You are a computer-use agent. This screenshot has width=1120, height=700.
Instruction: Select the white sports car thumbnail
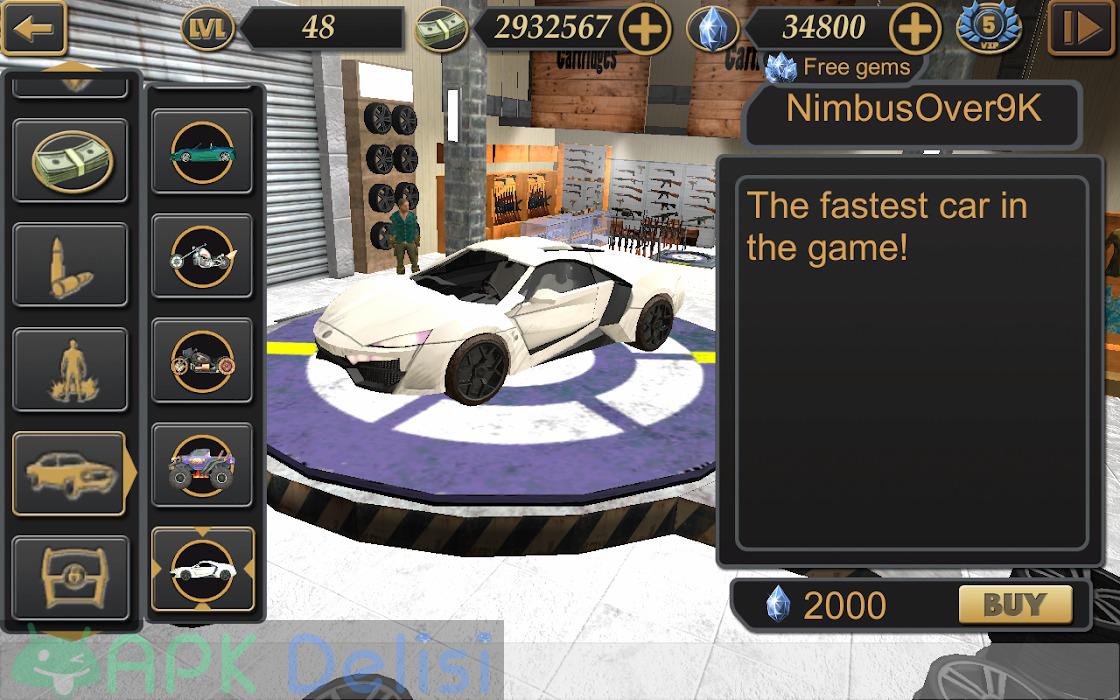(x=202, y=569)
